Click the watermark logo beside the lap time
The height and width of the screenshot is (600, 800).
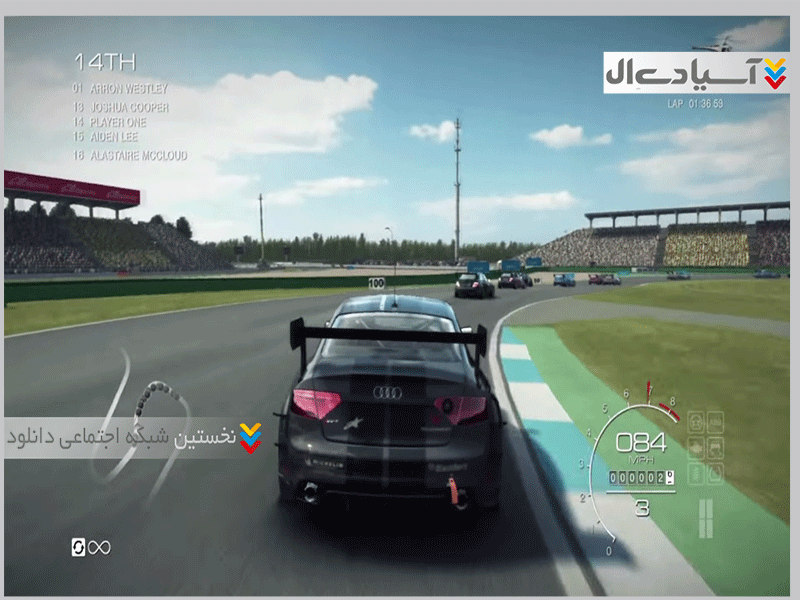(695, 73)
